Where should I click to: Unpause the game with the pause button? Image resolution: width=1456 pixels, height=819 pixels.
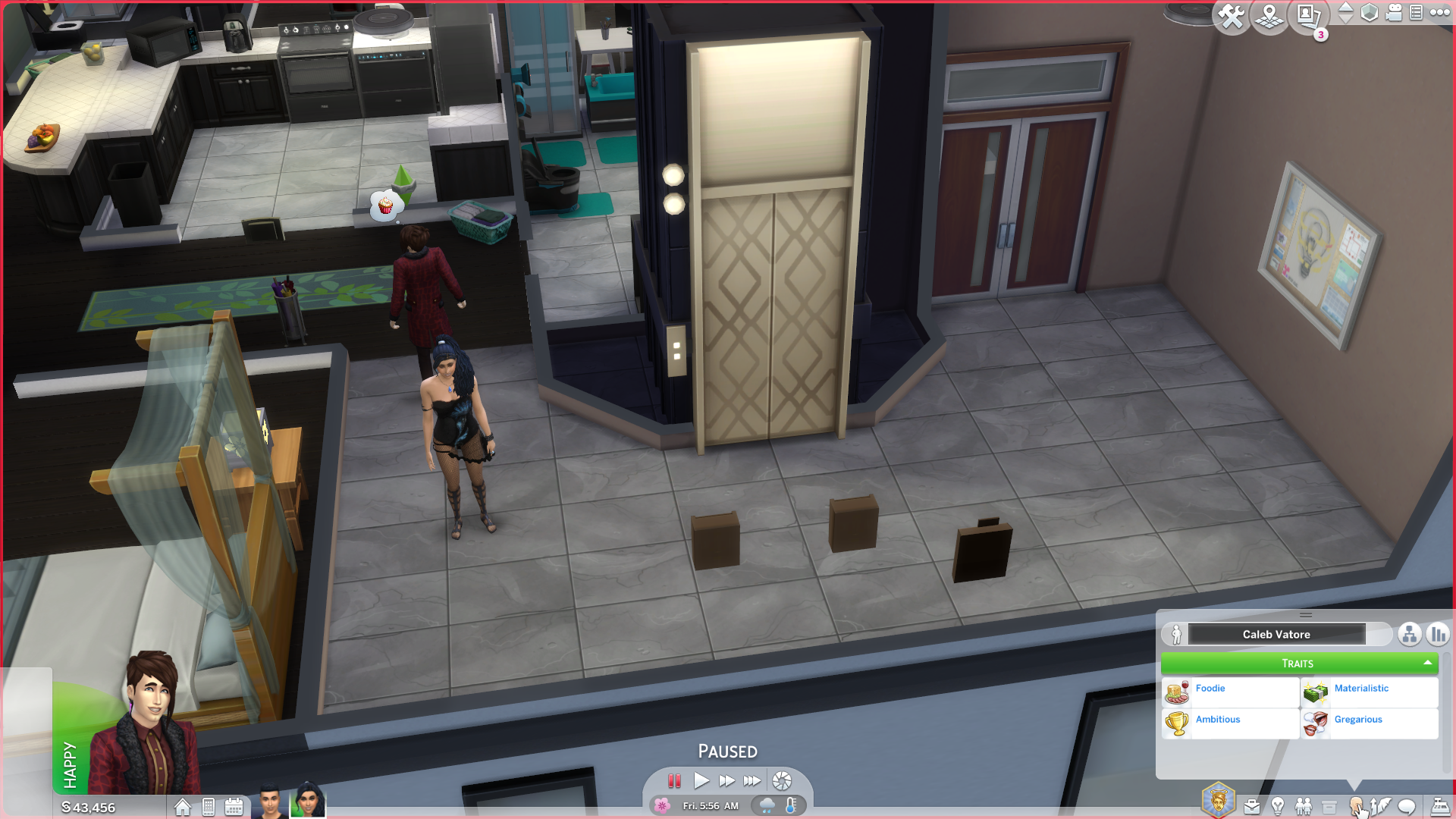tap(675, 781)
